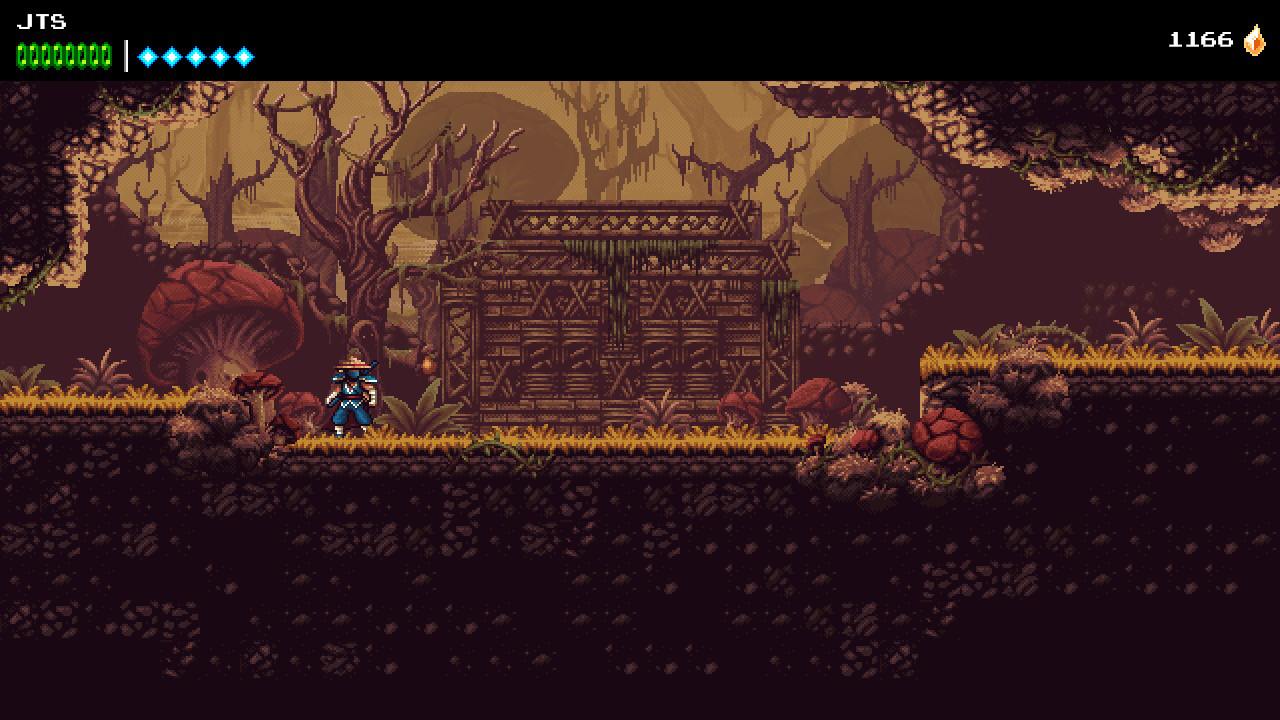This screenshot has height=720, width=1280.
Task: Click the last blue diamond in the shuriken meter
Action: tap(243, 56)
